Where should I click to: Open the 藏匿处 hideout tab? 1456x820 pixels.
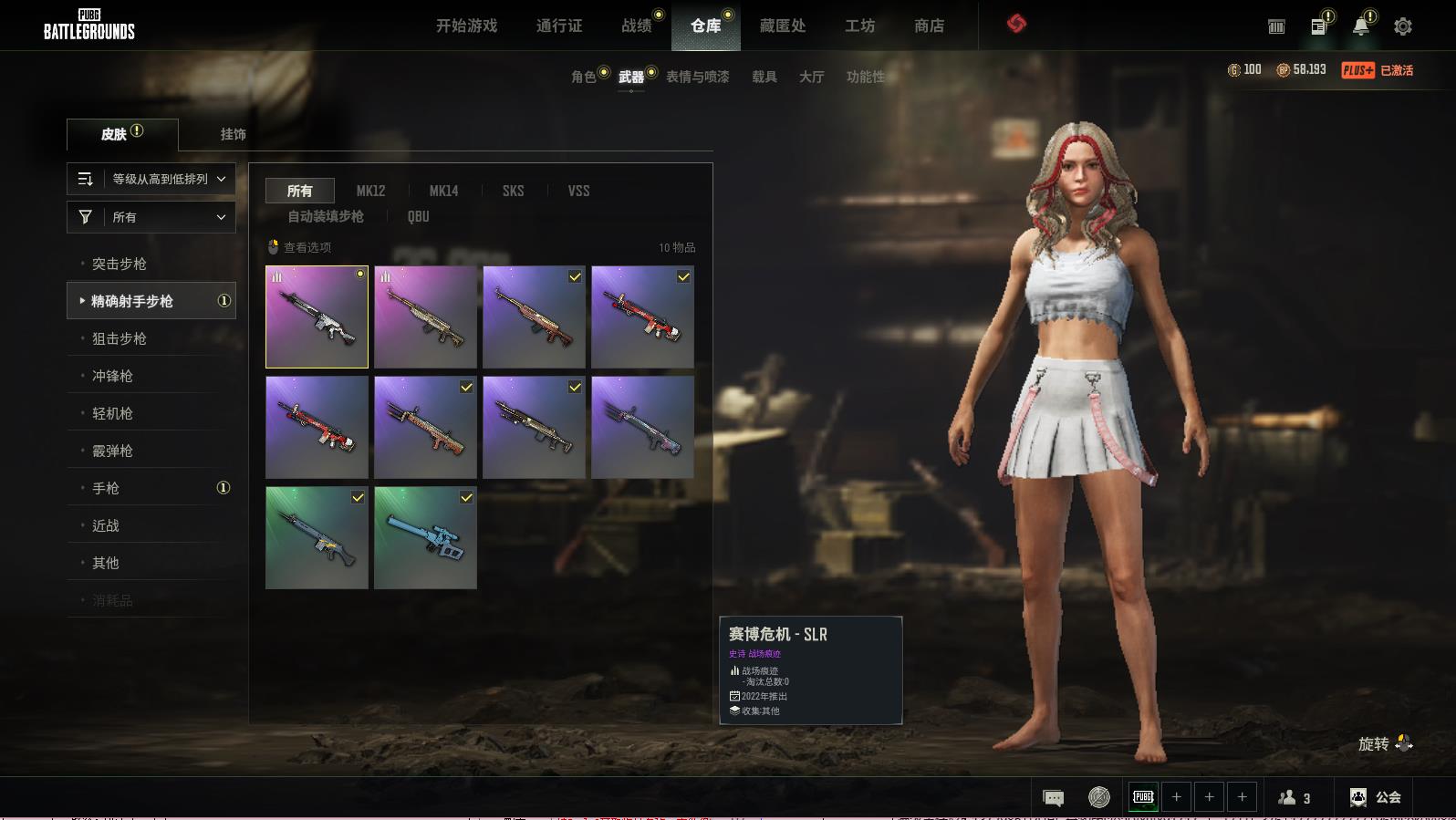(782, 26)
